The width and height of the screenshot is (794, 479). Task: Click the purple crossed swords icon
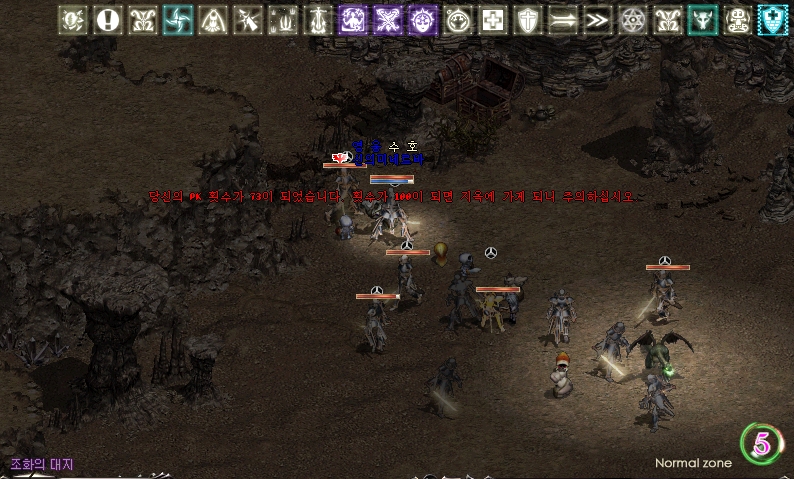387,19
